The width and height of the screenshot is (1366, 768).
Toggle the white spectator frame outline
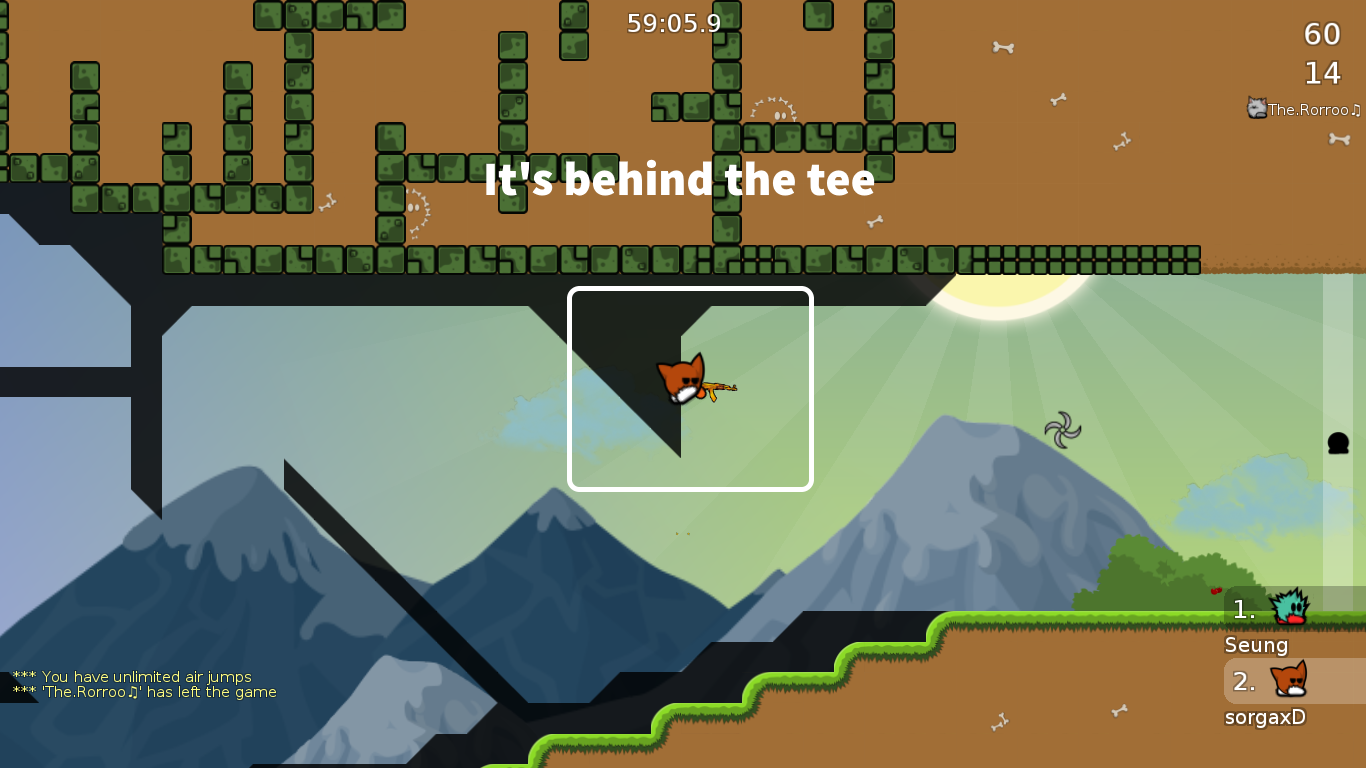(690, 290)
